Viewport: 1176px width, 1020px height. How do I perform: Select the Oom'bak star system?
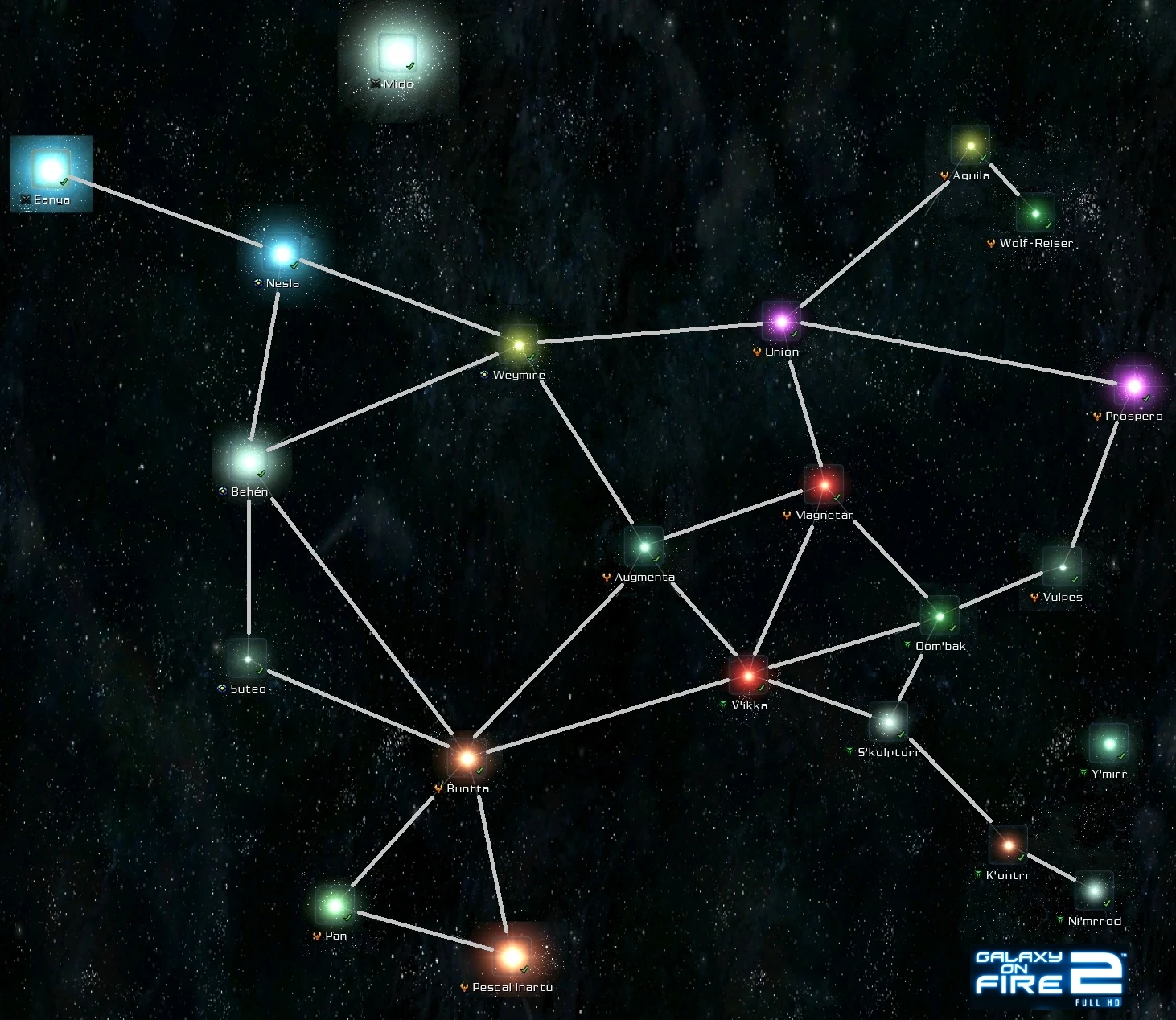pos(940,617)
